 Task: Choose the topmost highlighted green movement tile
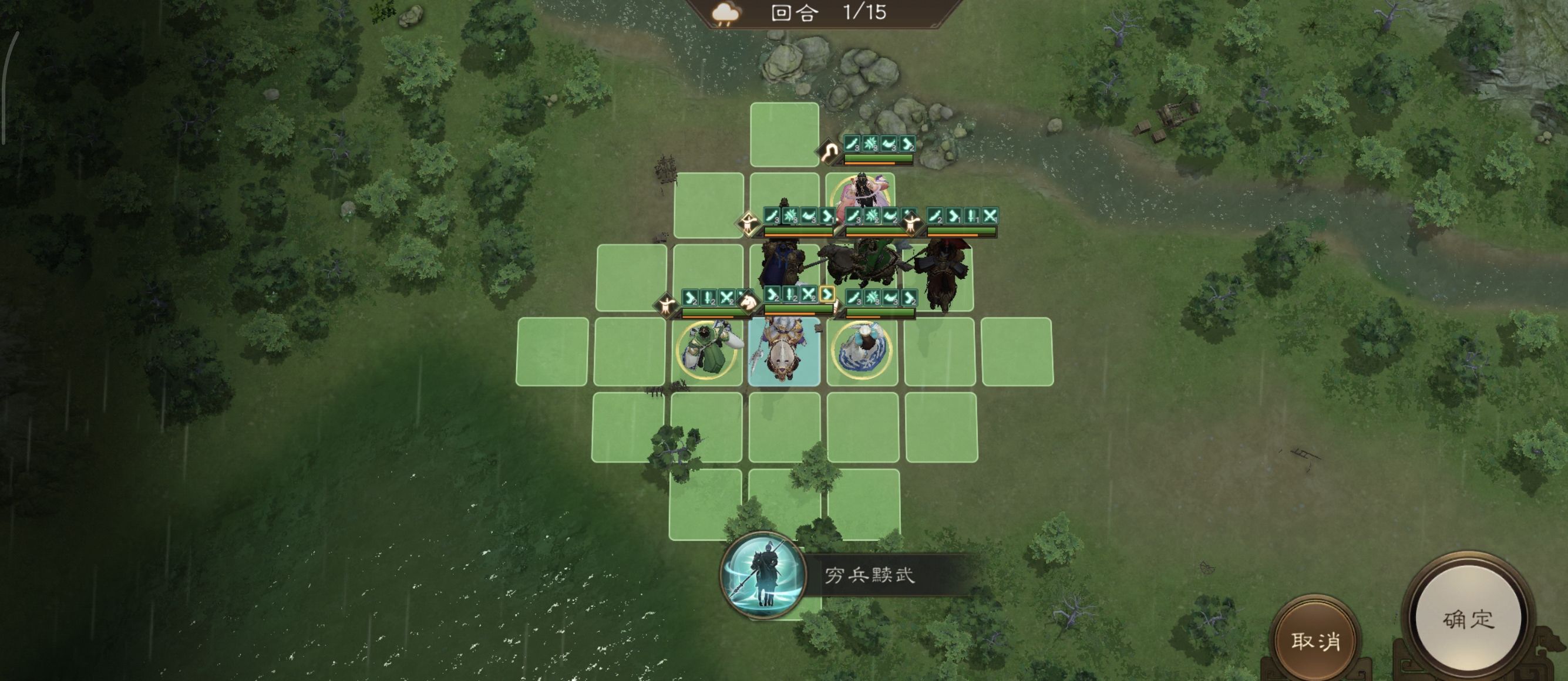click(x=784, y=134)
